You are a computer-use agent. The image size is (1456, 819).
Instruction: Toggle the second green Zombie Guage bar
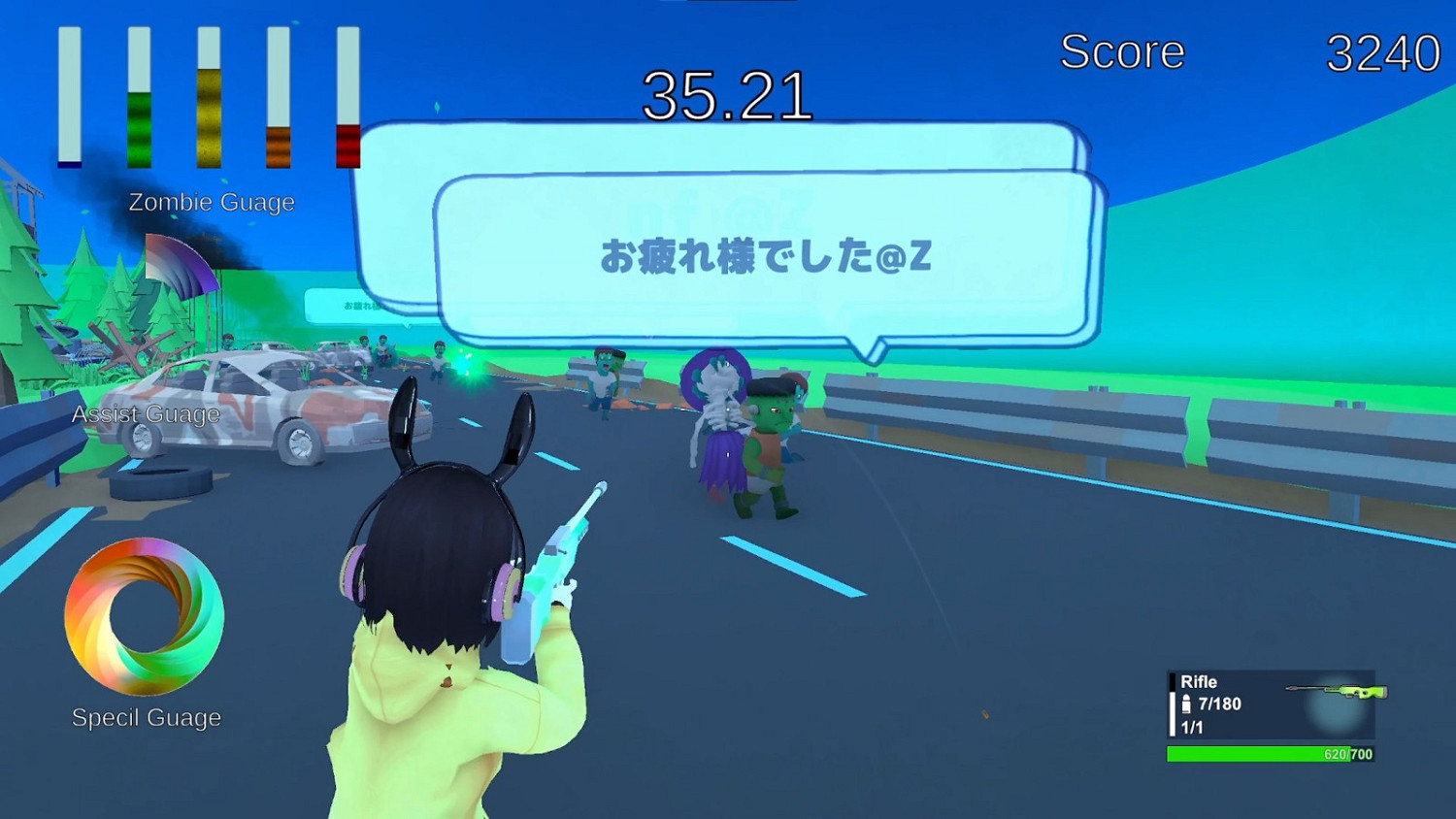pyautogui.click(x=139, y=97)
